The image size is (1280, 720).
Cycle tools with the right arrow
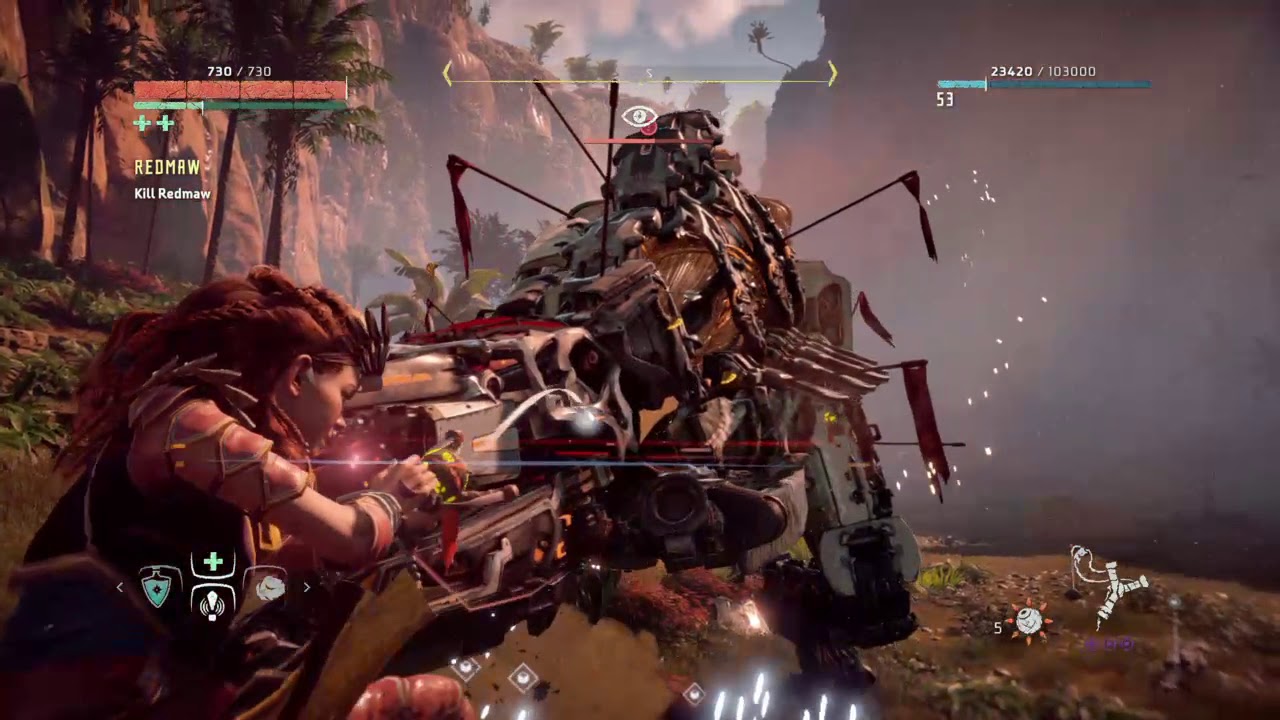click(306, 587)
